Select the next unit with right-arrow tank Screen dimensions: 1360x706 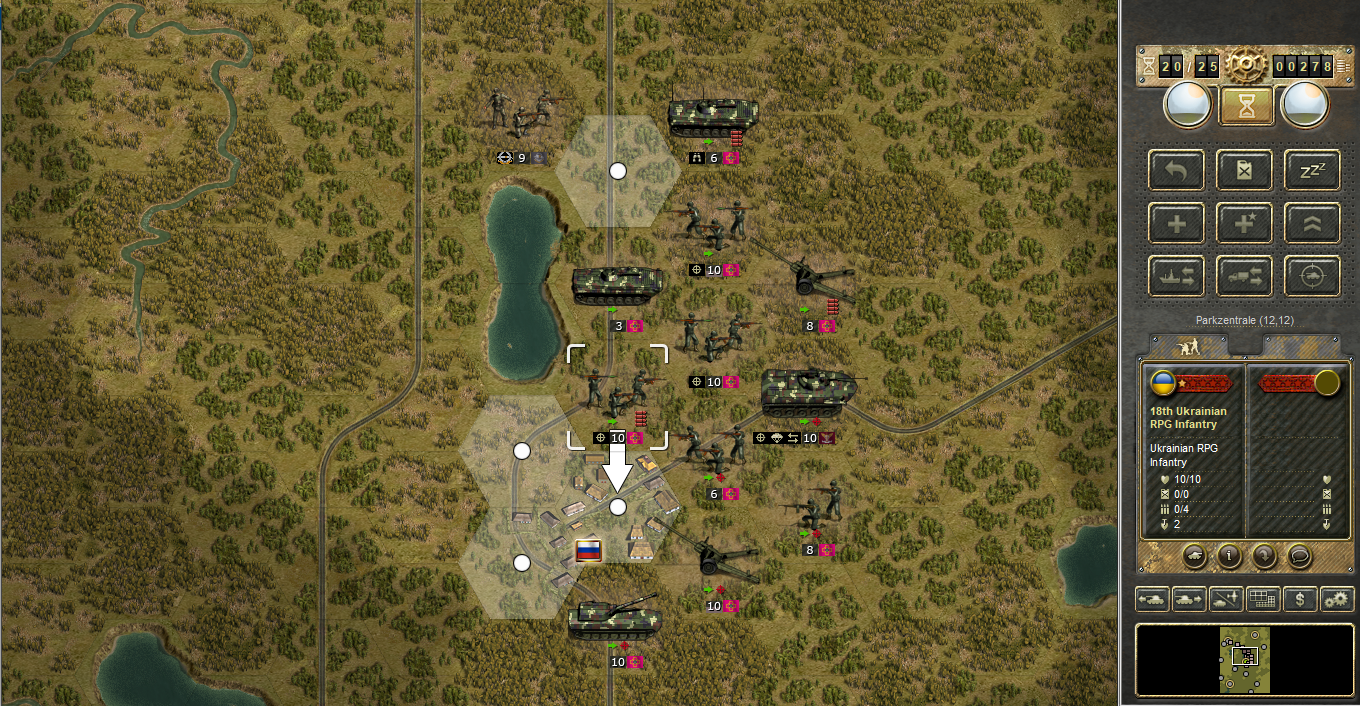point(1188,599)
